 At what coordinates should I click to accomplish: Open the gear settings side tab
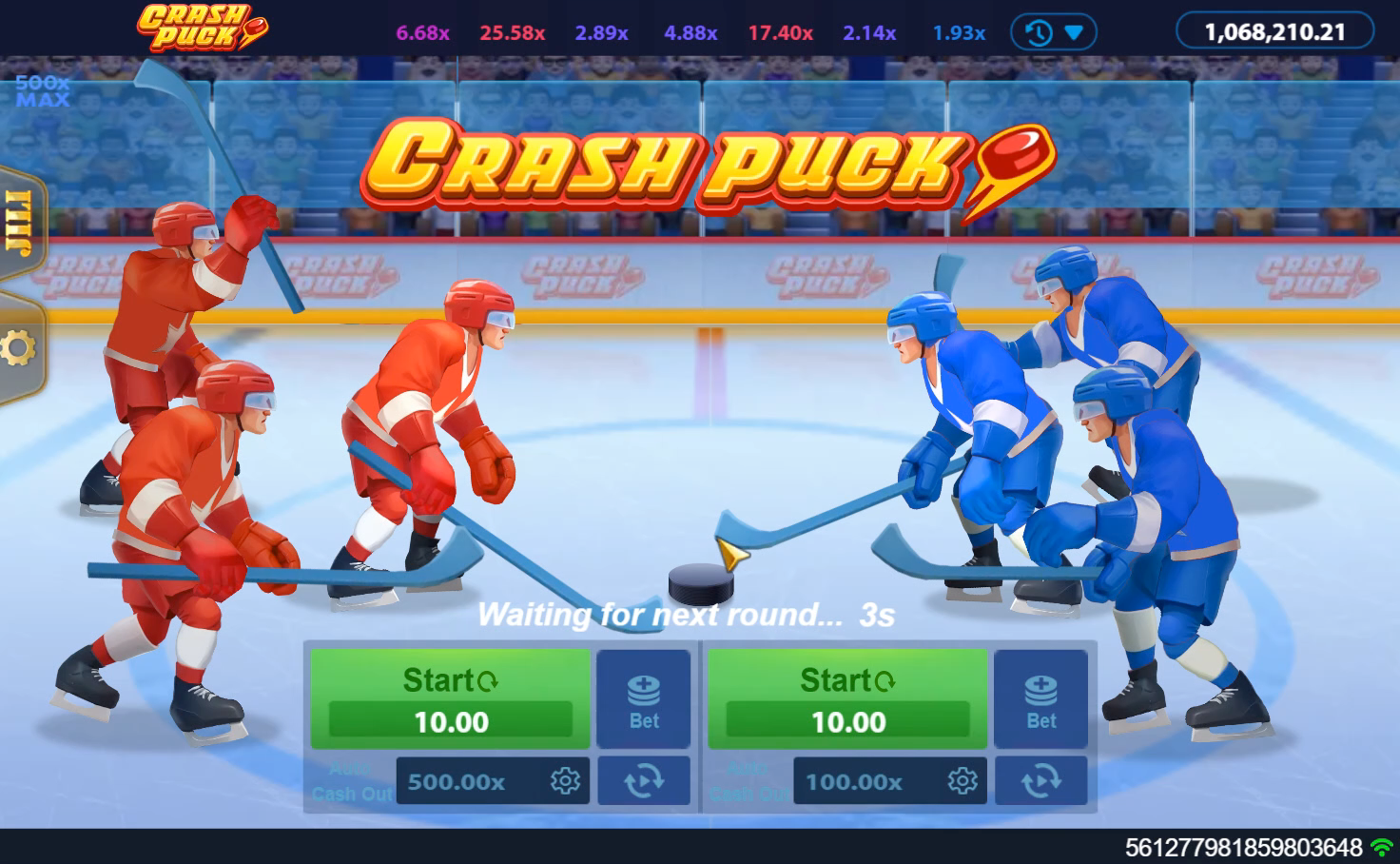tap(19, 348)
